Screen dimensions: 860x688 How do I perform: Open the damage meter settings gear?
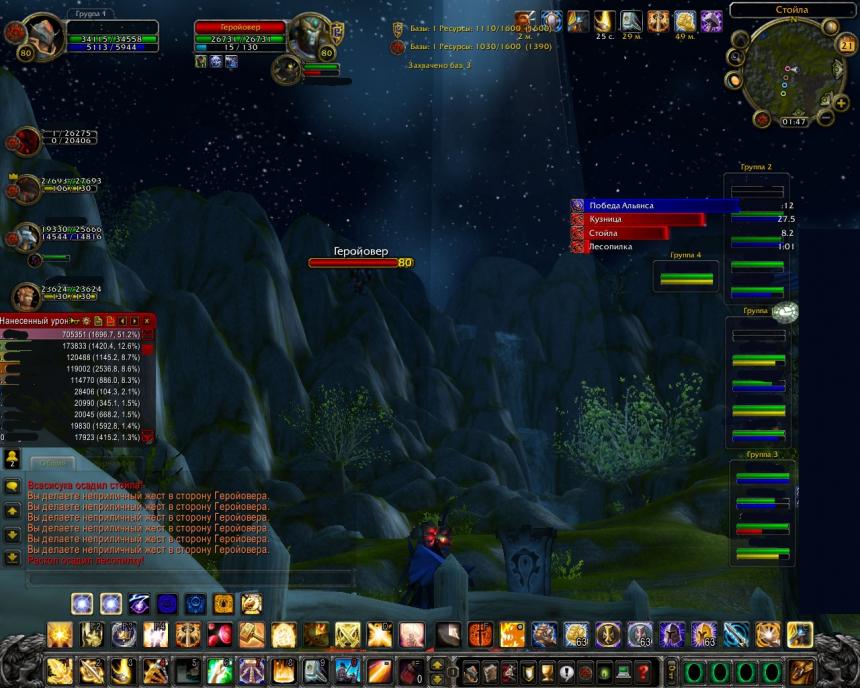click(87, 320)
